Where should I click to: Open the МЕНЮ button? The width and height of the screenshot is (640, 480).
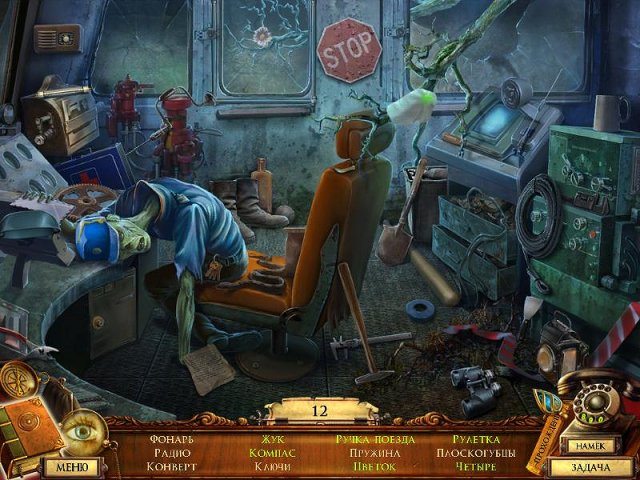pyautogui.click(x=70, y=466)
